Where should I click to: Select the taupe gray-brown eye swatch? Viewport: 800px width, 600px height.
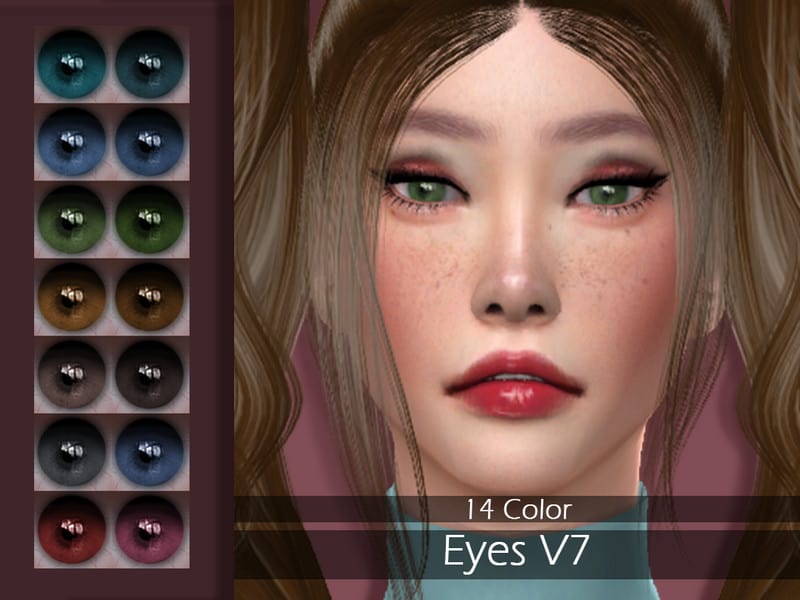72,375
